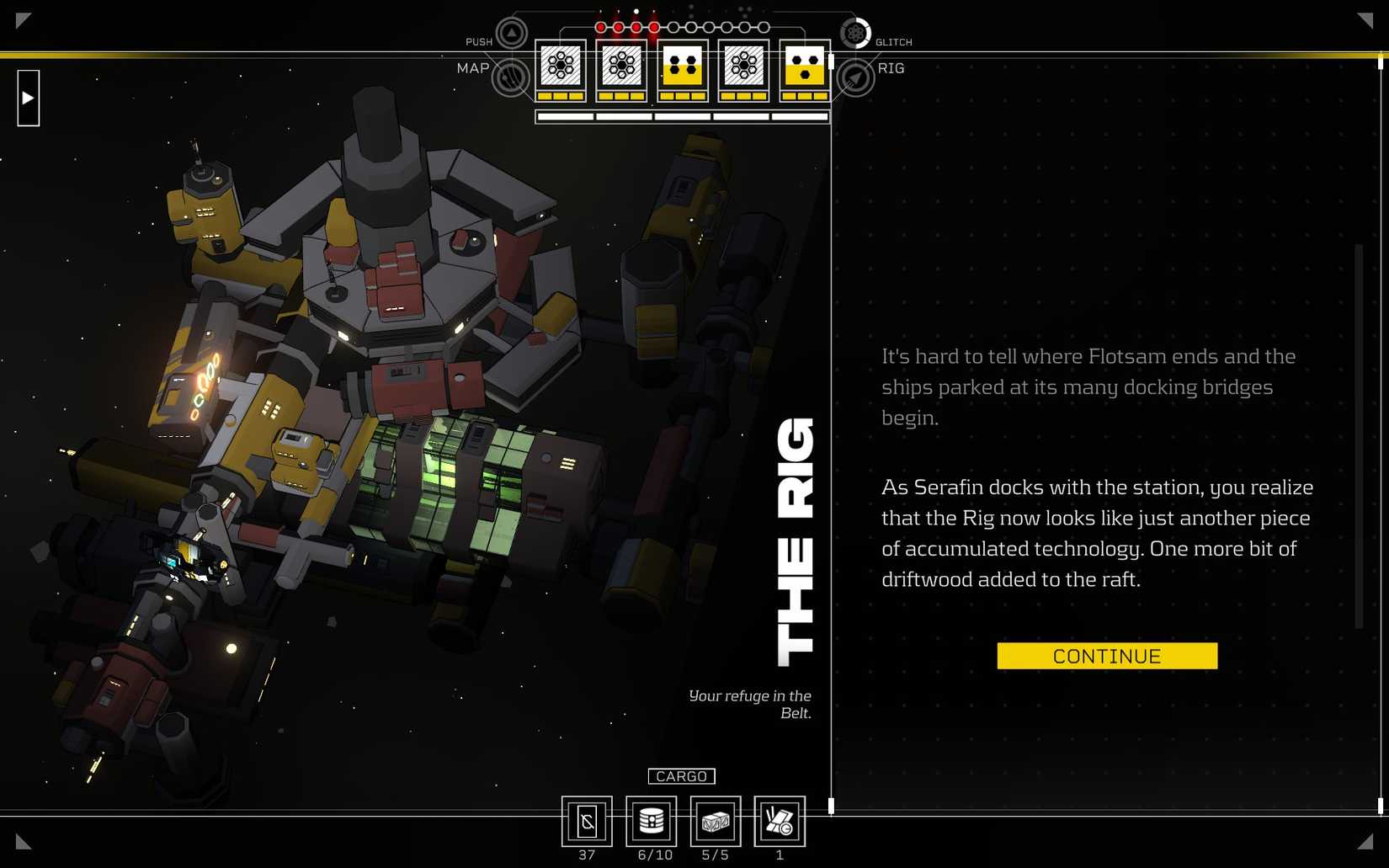Select the four-pip die
The width and height of the screenshot is (1389, 868).
(683, 66)
